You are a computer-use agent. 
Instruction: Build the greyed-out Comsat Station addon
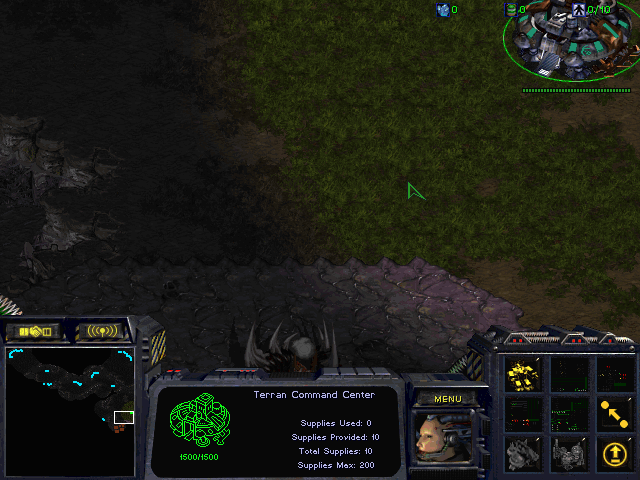point(523,454)
